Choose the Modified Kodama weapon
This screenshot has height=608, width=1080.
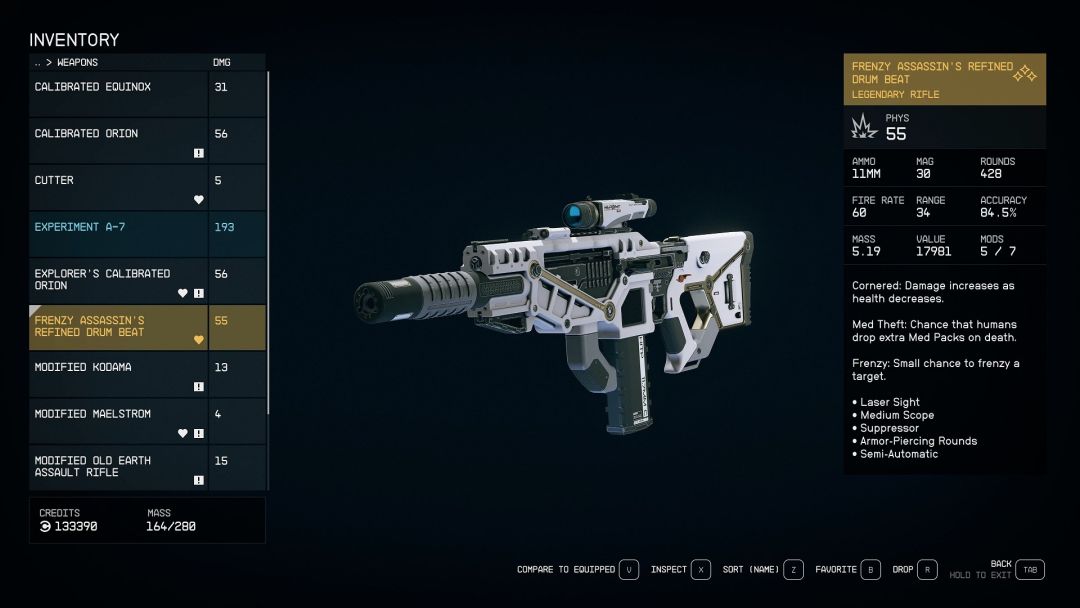click(x=118, y=374)
